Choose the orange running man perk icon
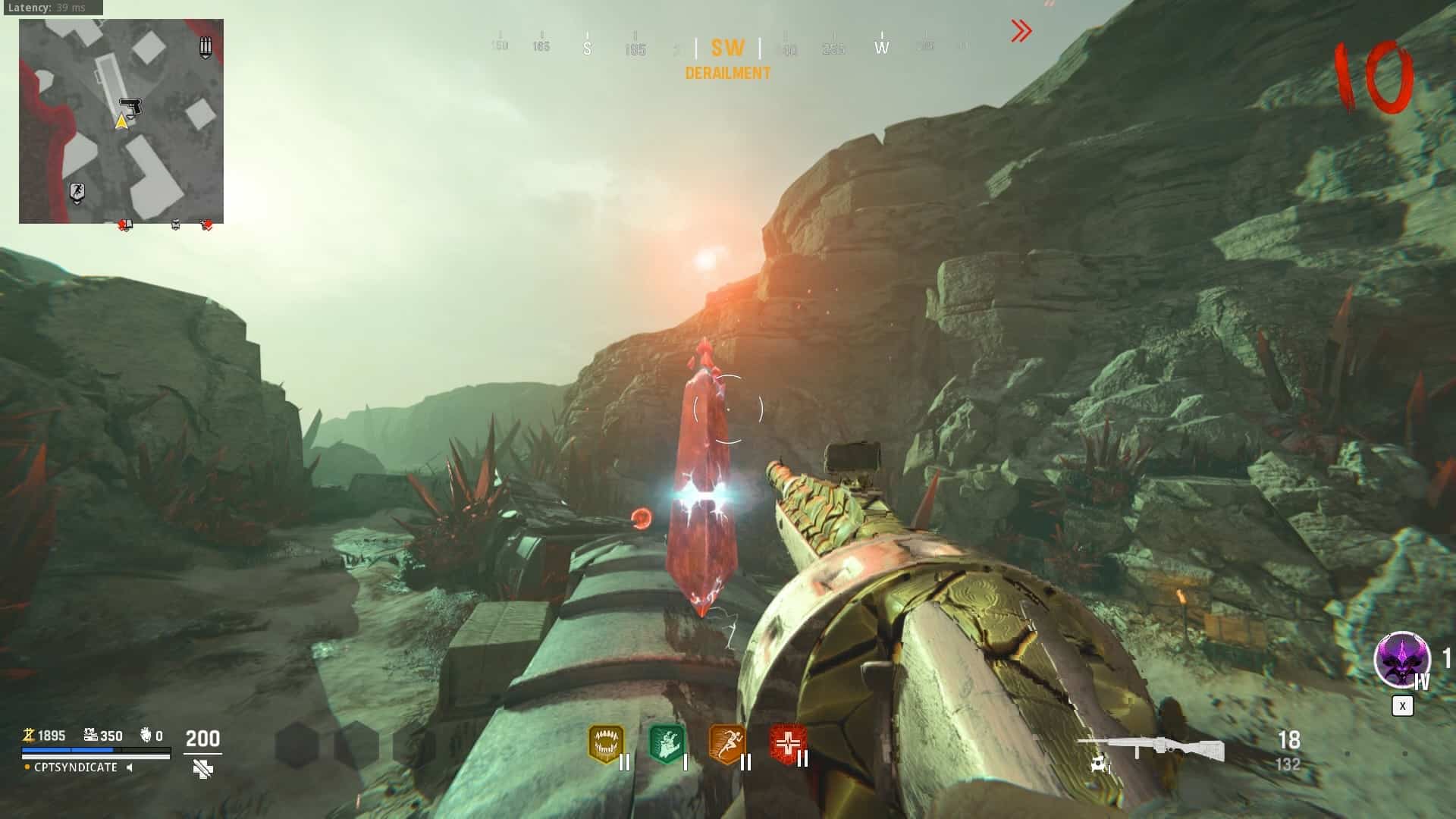Viewport: 1456px width, 819px height. [x=726, y=745]
